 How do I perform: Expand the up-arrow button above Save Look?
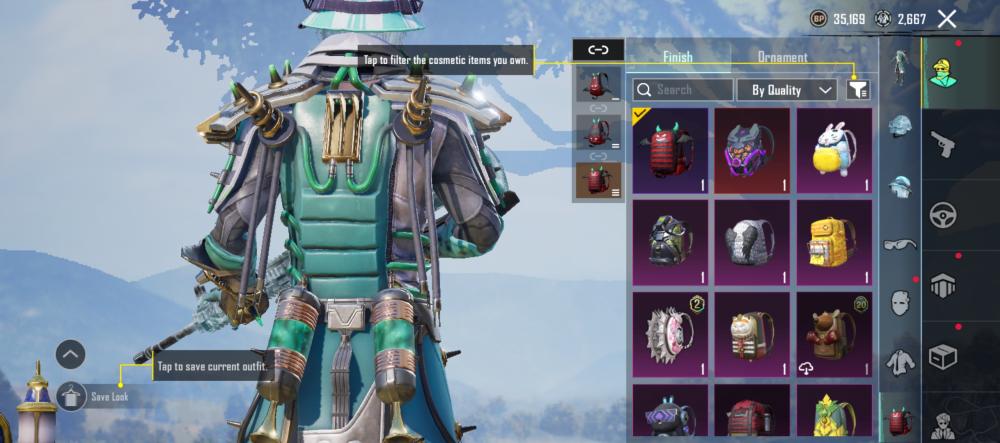coord(70,354)
